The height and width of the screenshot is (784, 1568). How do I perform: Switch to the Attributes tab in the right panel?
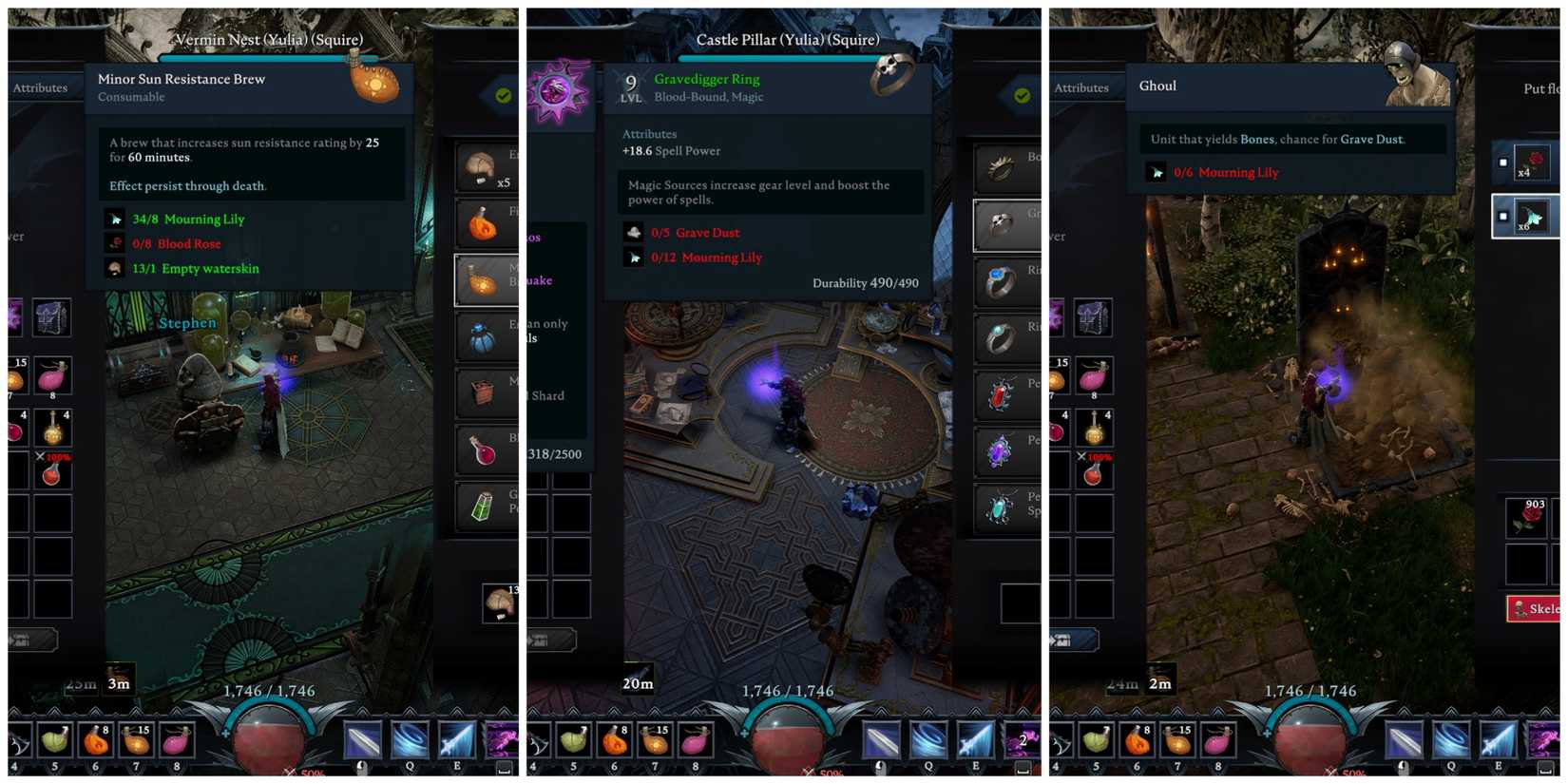click(1082, 87)
